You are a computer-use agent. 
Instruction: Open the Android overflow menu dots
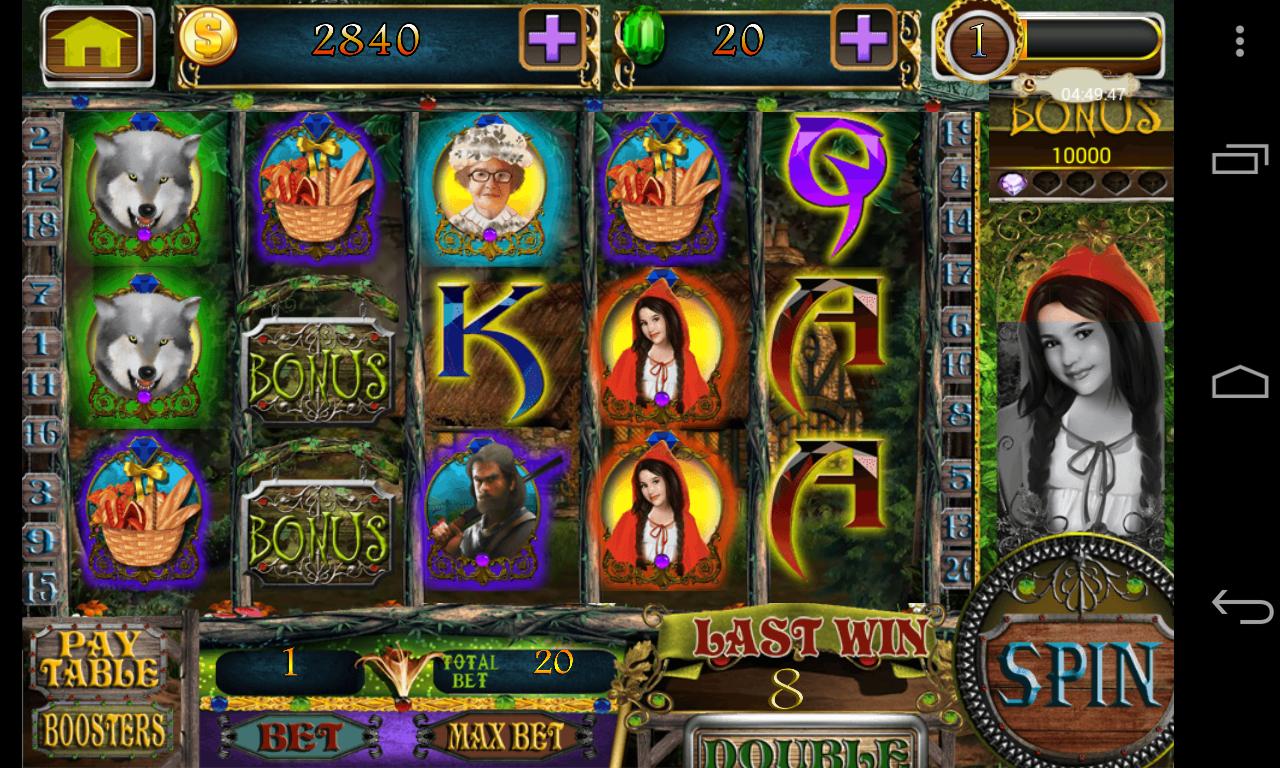pos(1240,41)
